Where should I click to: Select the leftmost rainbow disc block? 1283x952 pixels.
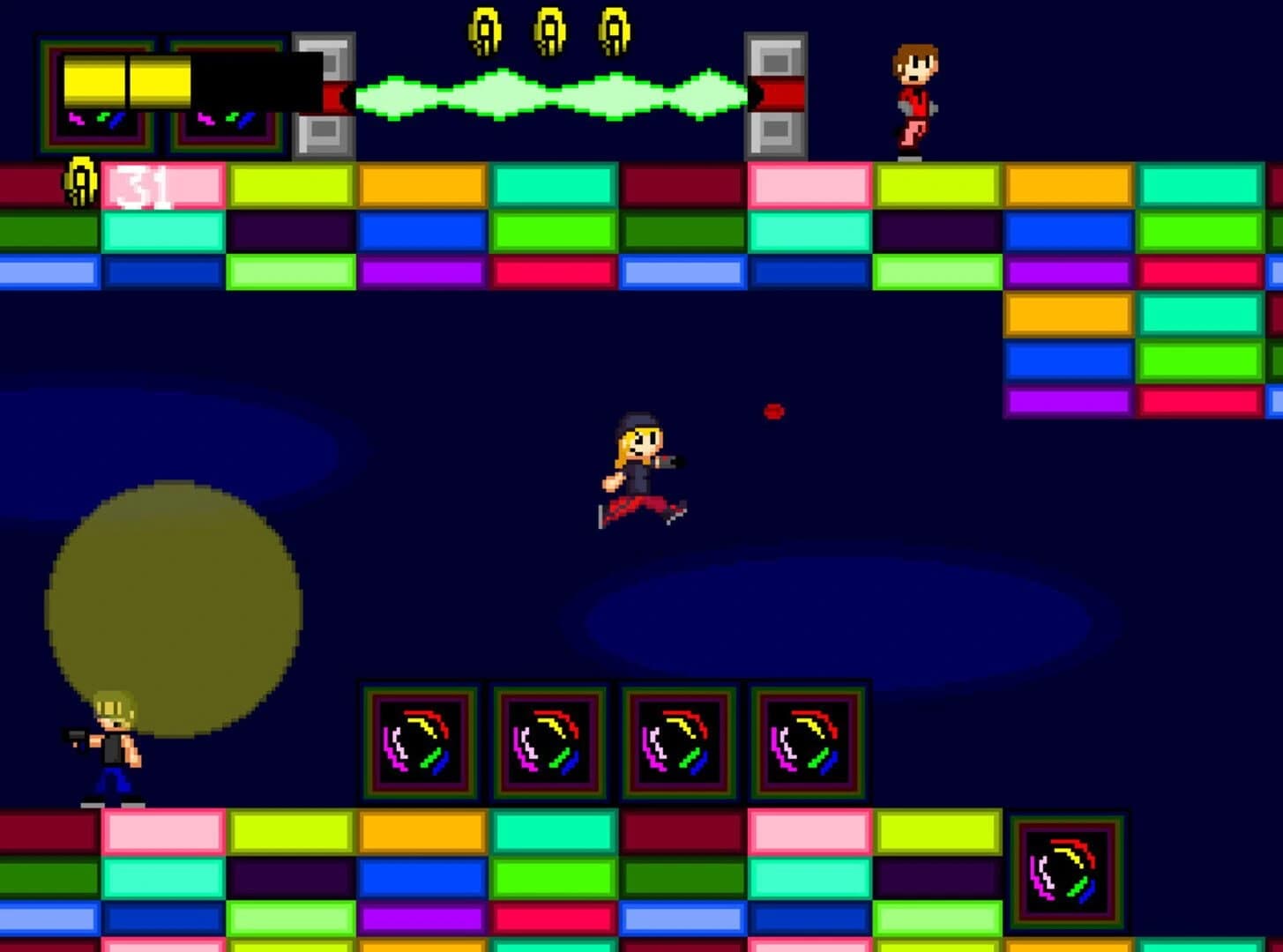tap(419, 743)
